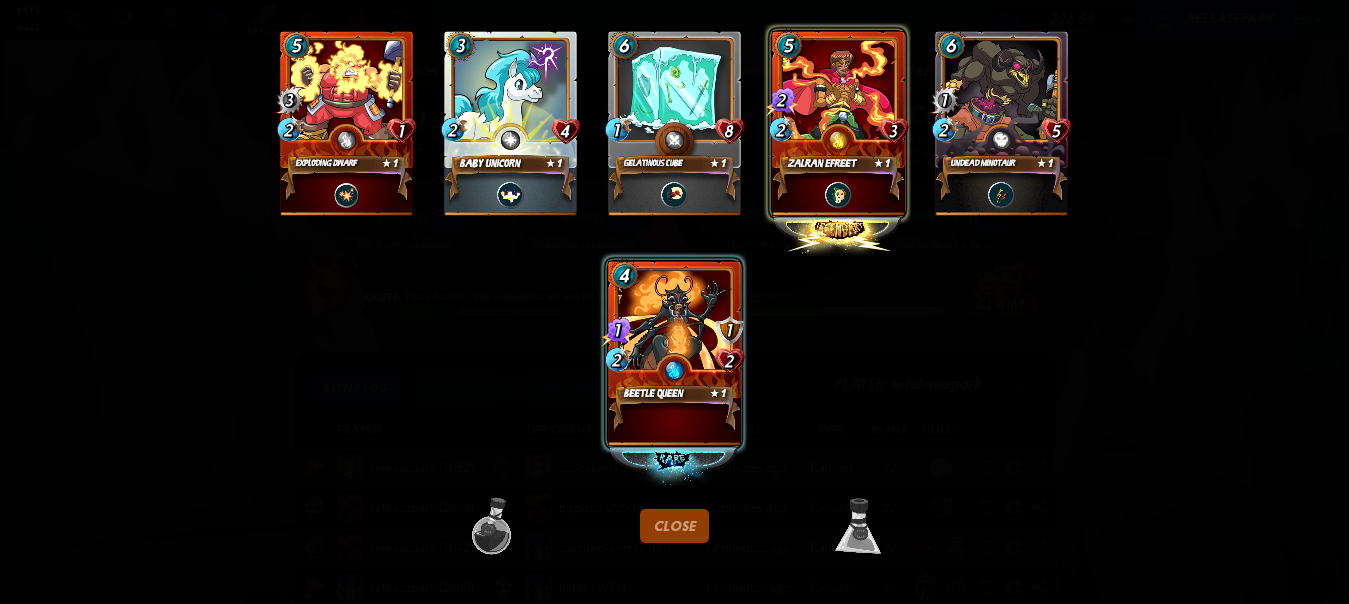This screenshot has width=1349, height=604.
Task: Choose the Gelatinous Cube card
Action: pos(674,122)
